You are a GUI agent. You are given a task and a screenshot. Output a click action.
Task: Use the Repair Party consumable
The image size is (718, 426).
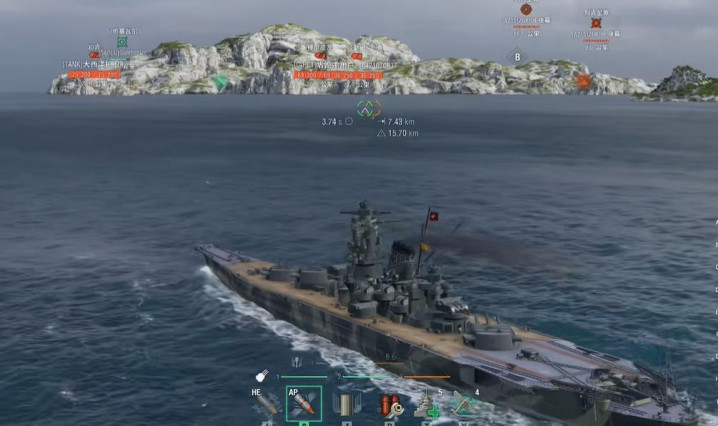click(x=426, y=405)
